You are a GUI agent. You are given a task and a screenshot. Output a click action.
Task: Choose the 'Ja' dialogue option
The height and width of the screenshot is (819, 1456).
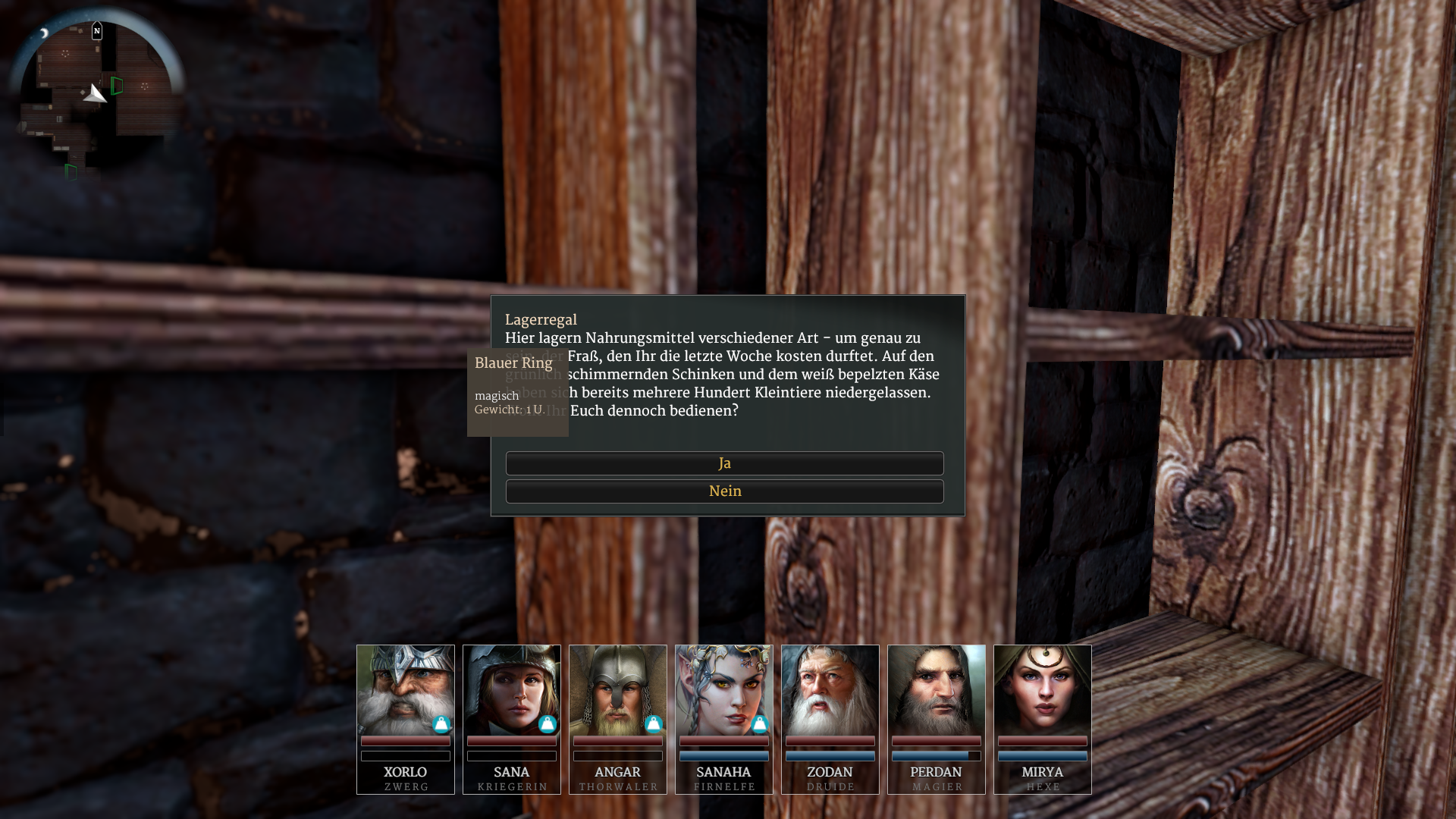click(x=724, y=463)
